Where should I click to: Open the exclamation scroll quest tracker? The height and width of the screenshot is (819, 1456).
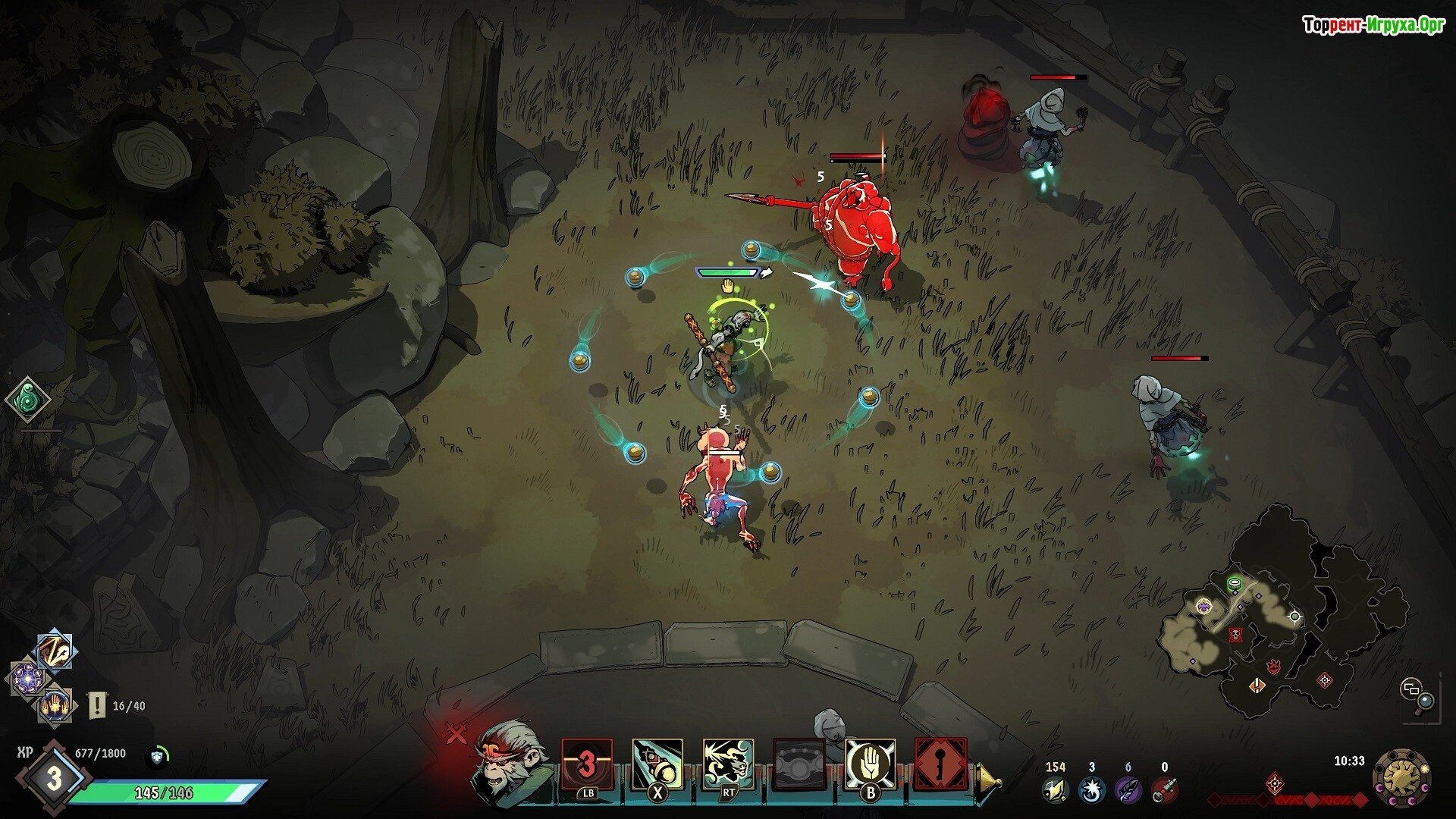coord(97,705)
